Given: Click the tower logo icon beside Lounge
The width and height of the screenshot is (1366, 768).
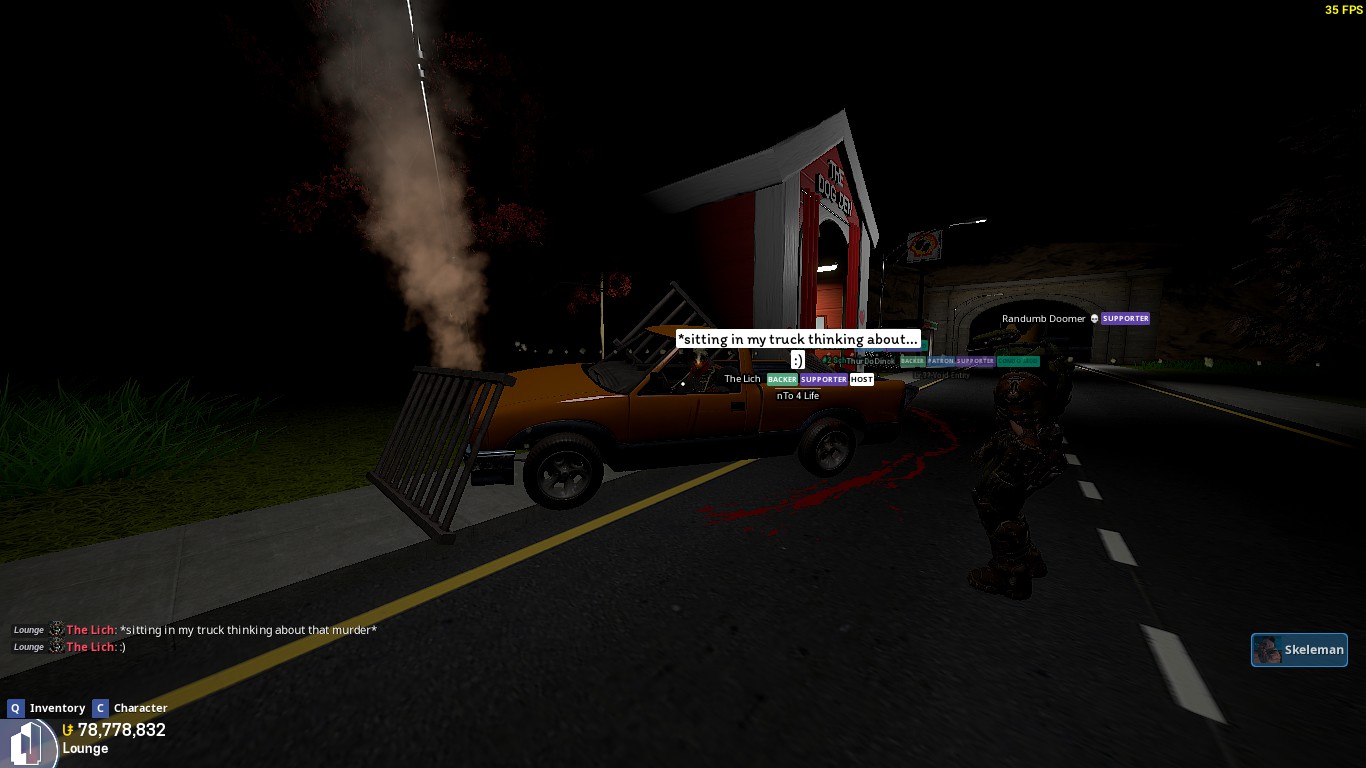Looking at the screenshot, I should (x=27, y=744).
